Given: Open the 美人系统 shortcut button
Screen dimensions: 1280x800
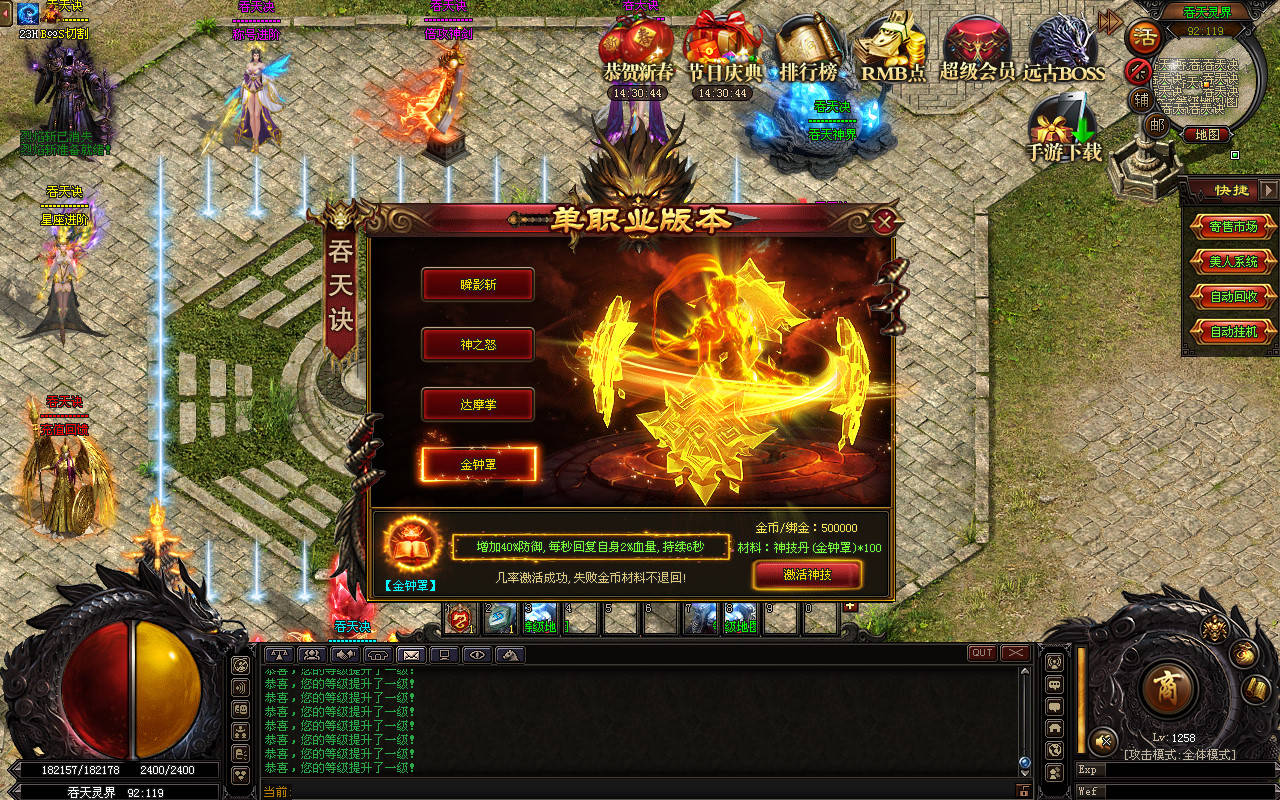Looking at the screenshot, I should pyautogui.click(x=1233, y=262).
